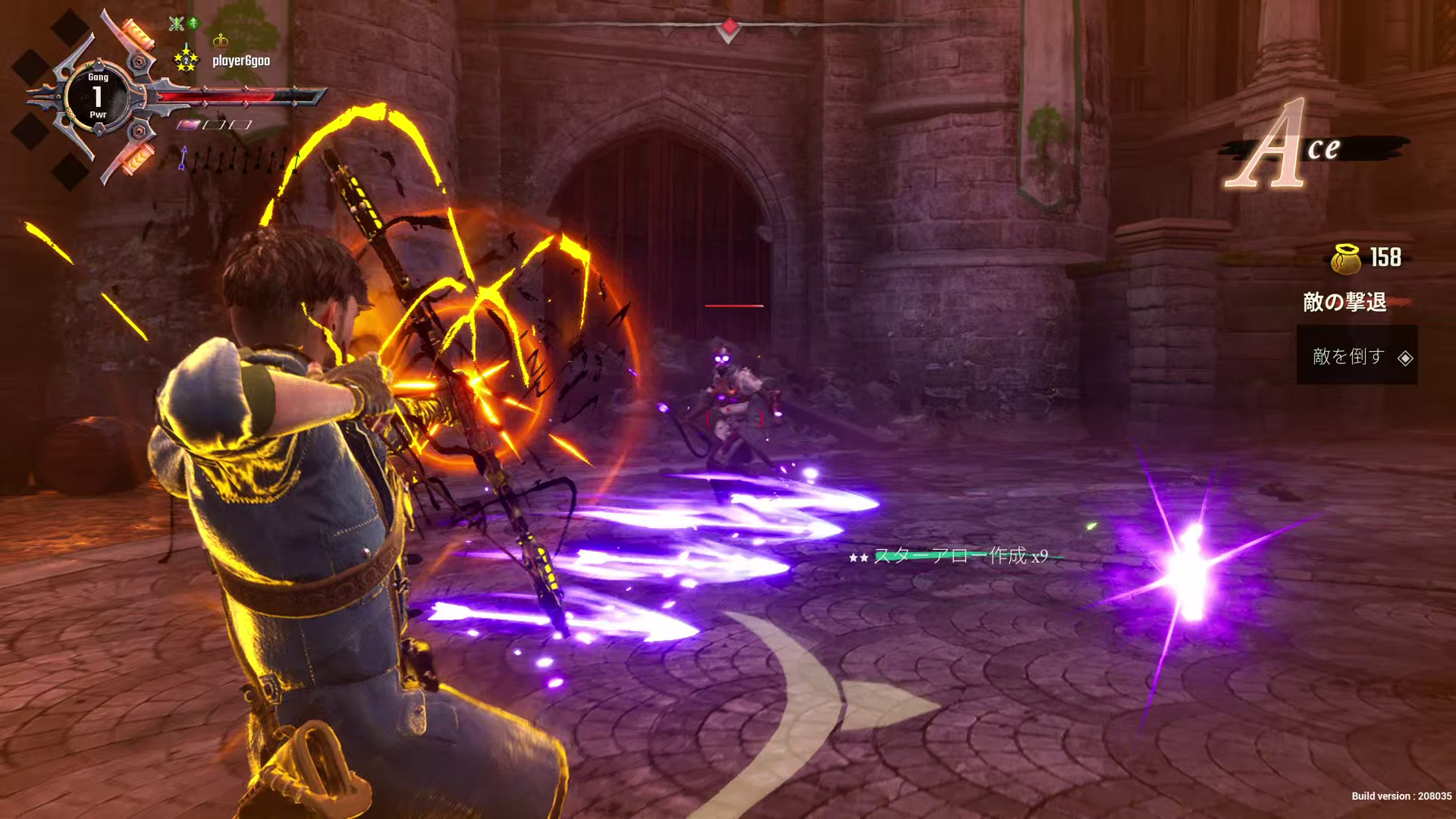Click the upper orange scroll slot

point(137,33)
